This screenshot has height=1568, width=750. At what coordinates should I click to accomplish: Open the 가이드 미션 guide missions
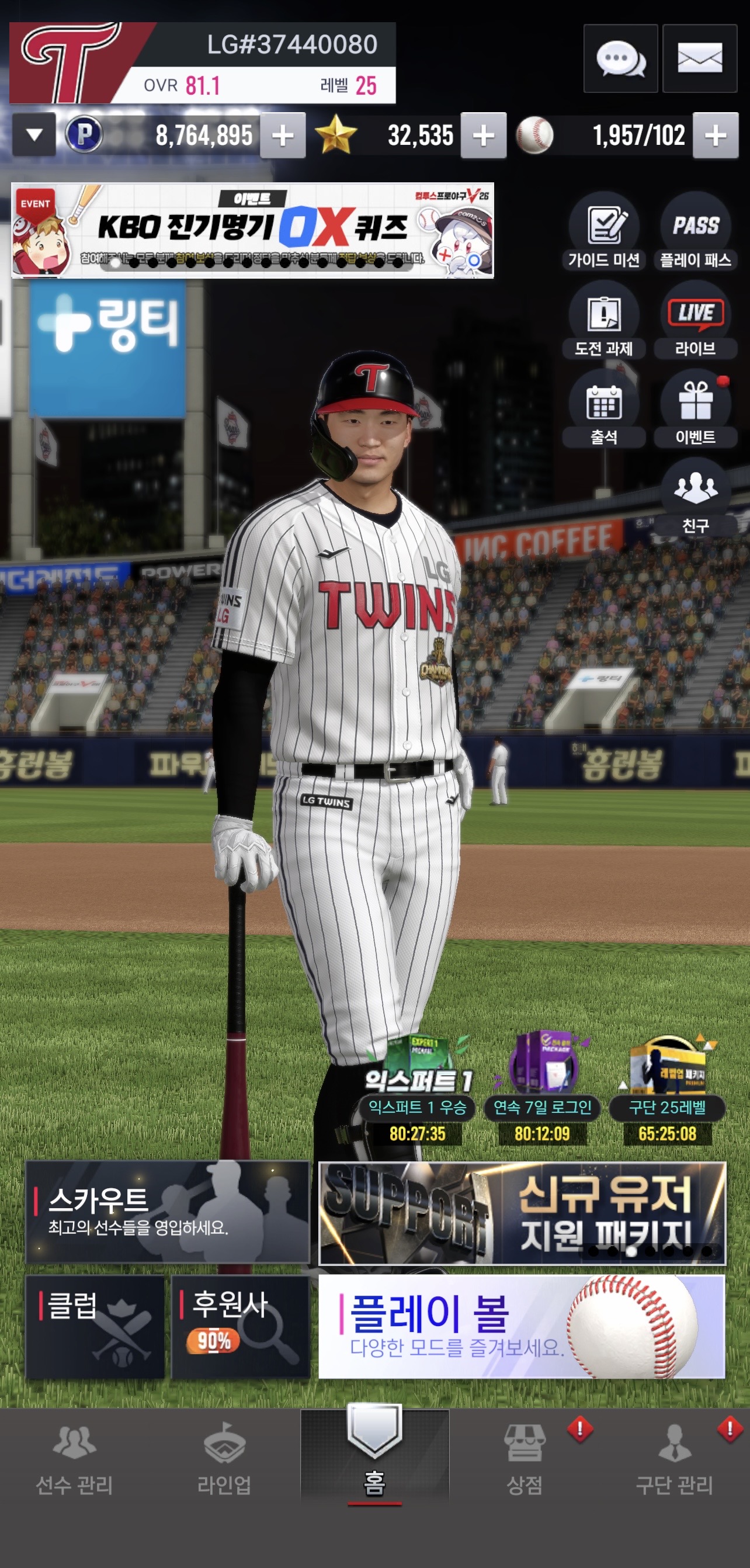(603, 233)
